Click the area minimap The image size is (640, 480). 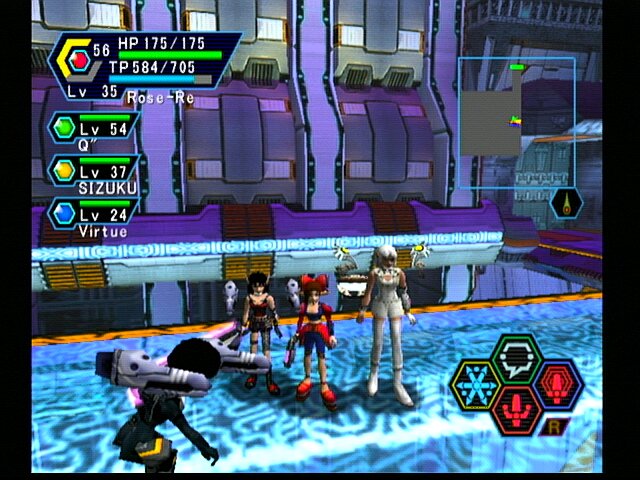[x=516, y=107]
